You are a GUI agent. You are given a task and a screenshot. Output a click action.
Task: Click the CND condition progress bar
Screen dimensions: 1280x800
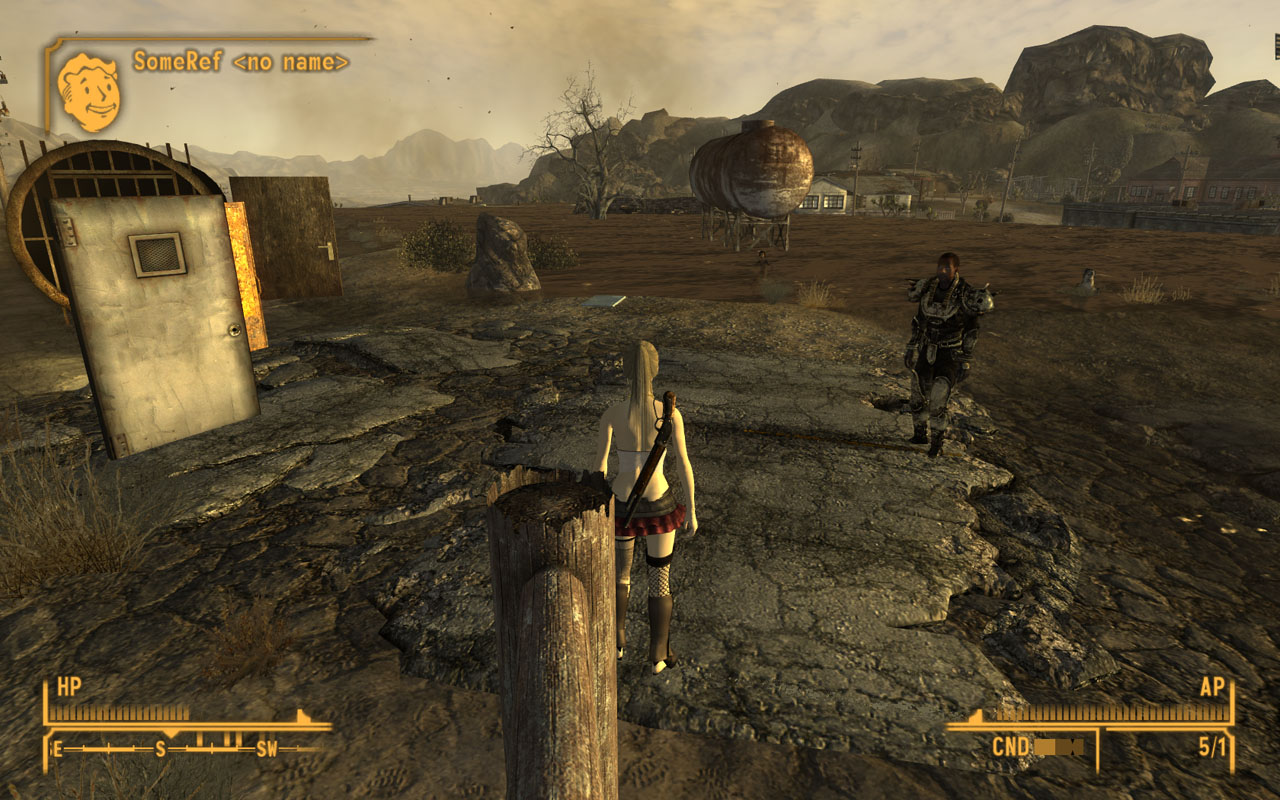[x=1057, y=745]
